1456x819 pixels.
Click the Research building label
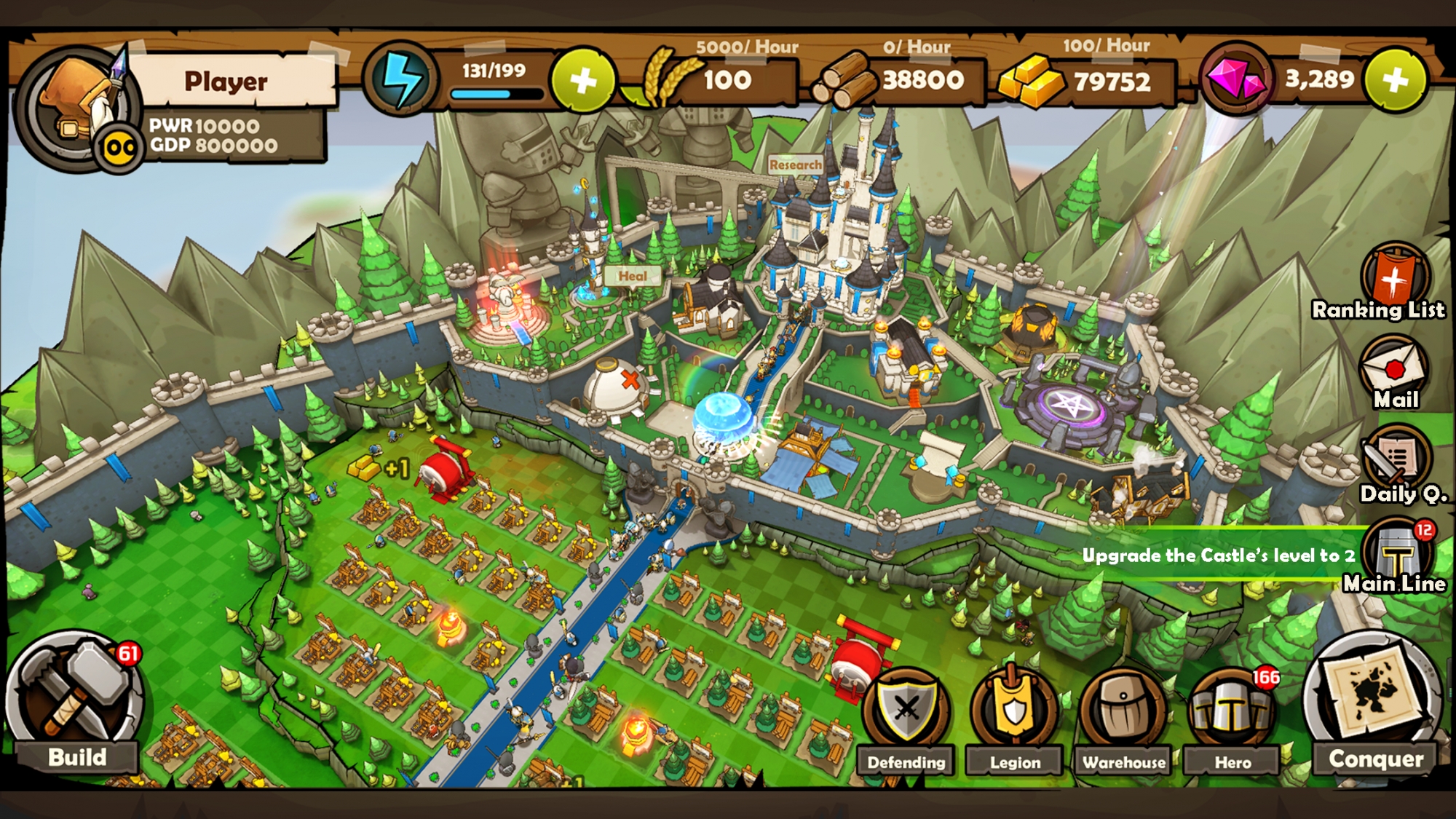pyautogui.click(x=795, y=165)
